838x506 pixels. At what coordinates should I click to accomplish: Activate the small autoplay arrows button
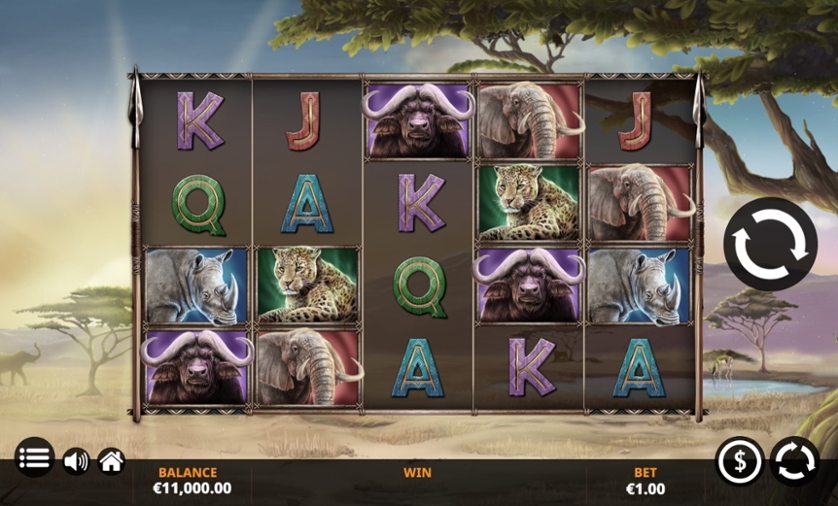tap(795, 461)
